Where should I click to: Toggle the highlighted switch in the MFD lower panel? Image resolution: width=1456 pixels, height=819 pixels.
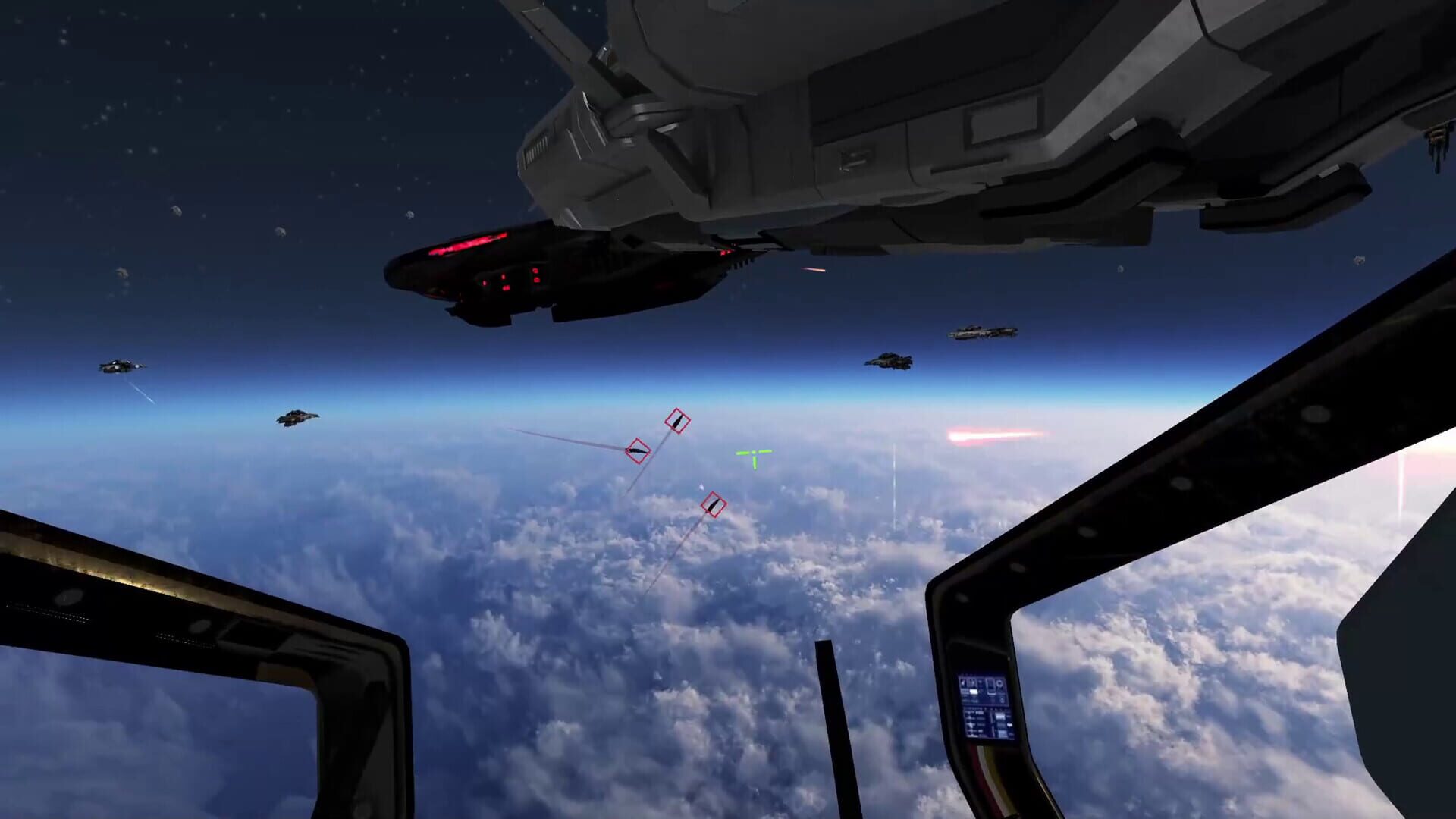pos(1009,725)
